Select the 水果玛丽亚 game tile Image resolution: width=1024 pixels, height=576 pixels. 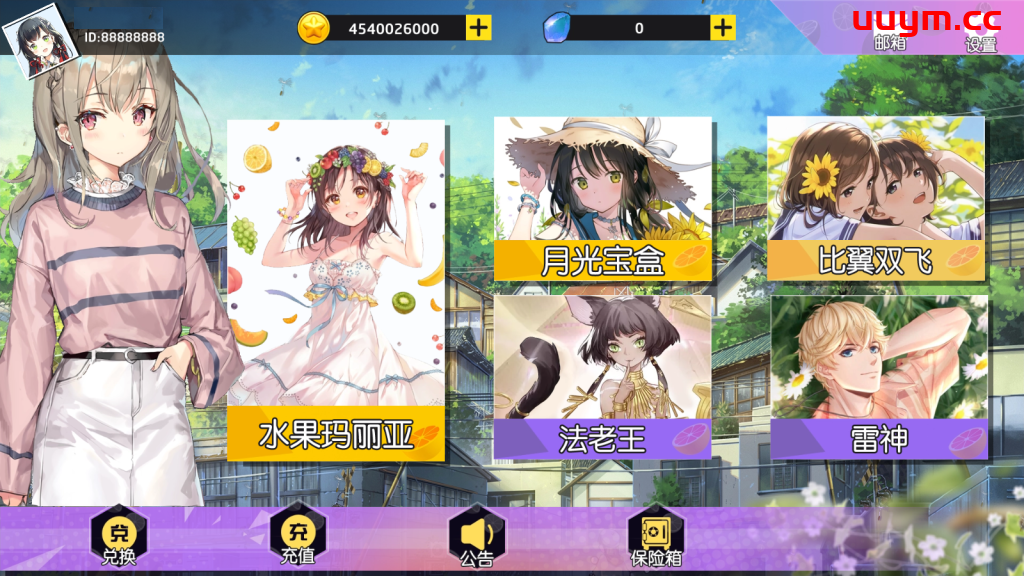click(336, 290)
